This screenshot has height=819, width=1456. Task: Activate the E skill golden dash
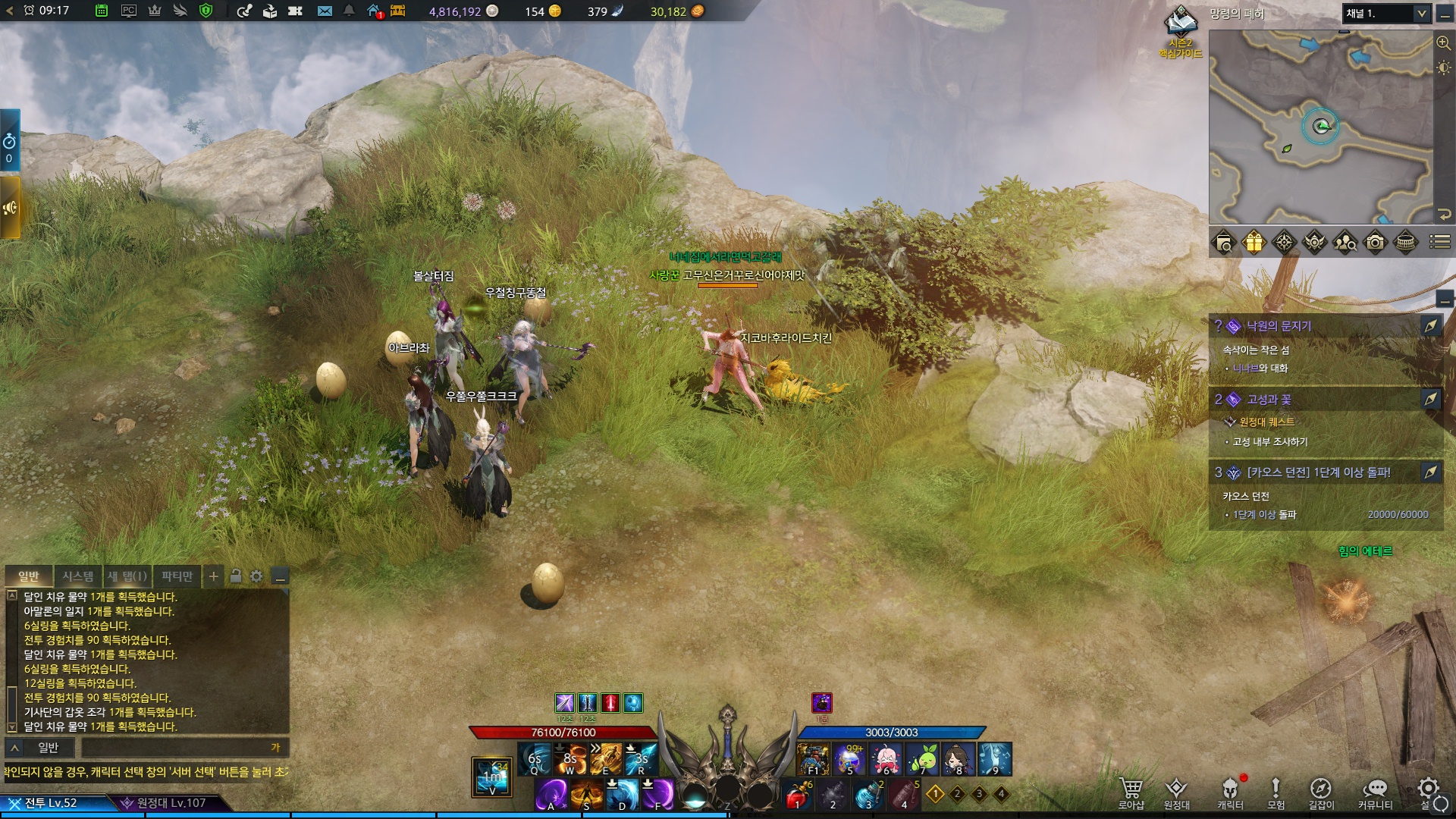606,758
